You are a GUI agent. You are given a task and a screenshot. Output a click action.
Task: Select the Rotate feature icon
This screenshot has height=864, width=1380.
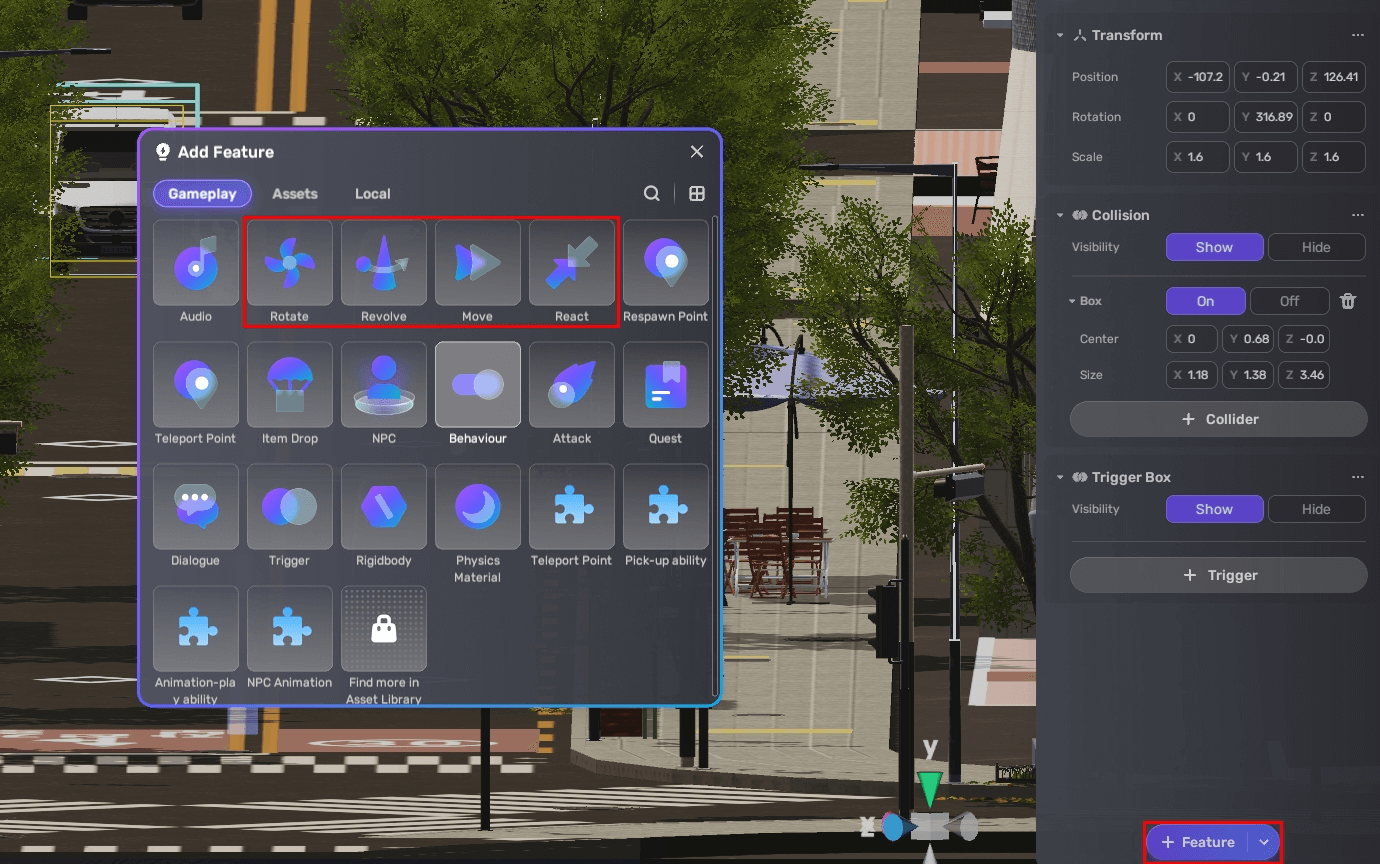pos(289,262)
